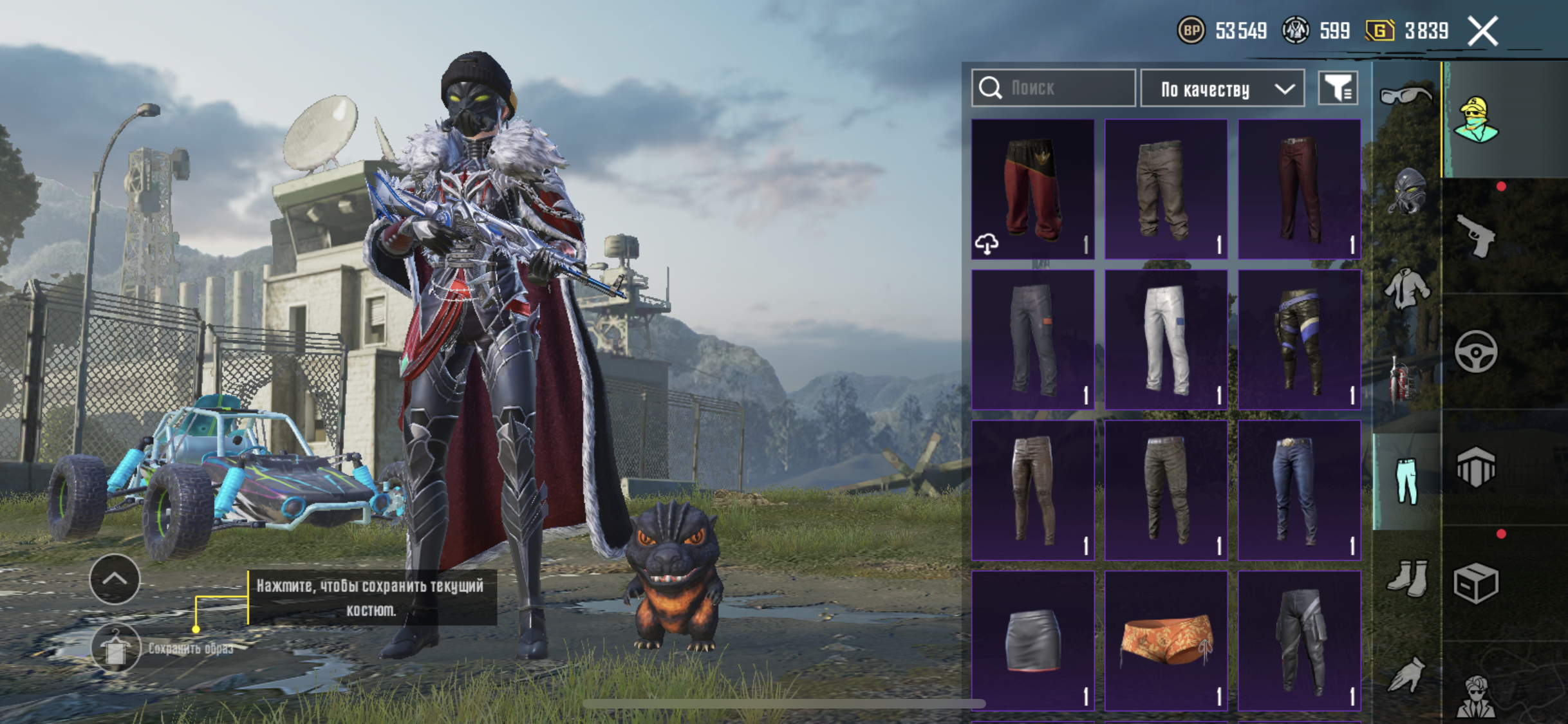
Task: Open the crate box tab
Action: (x=1475, y=583)
